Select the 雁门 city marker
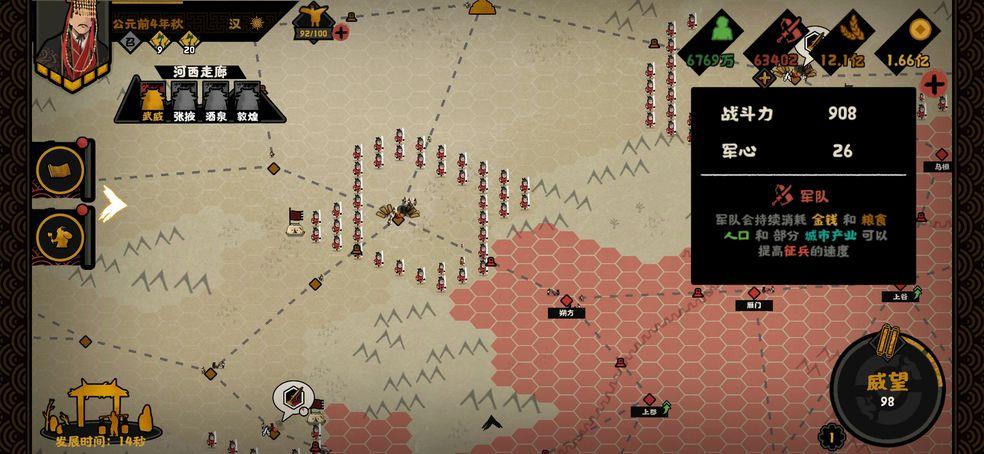The width and height of the screenshot is (984, 454). coord(754,295)
